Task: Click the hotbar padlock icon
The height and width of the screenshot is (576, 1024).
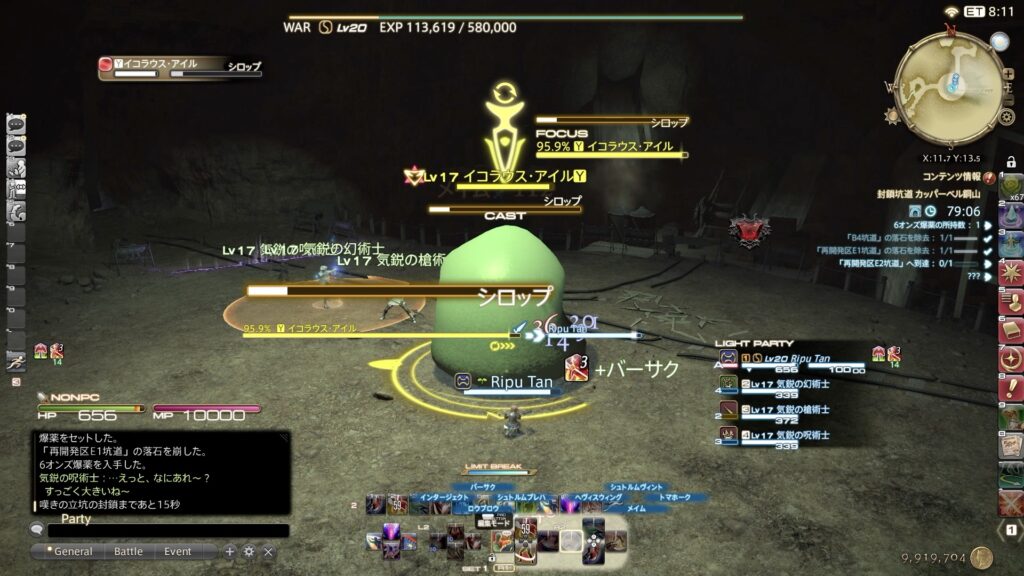Action: [x=1011, y=162]
